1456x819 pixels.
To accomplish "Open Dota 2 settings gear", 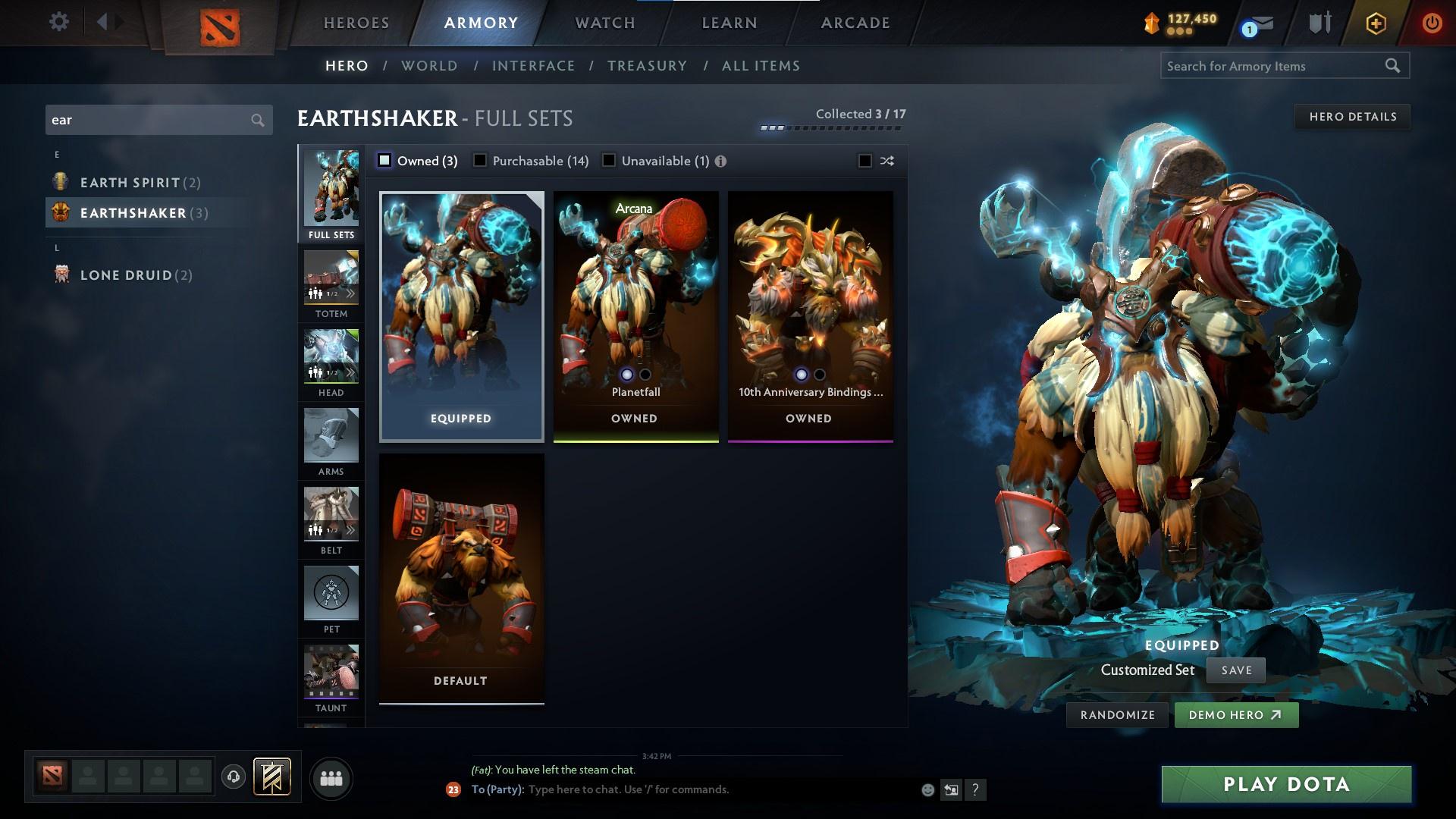I will pyautogui.click(x=58, y=22).
